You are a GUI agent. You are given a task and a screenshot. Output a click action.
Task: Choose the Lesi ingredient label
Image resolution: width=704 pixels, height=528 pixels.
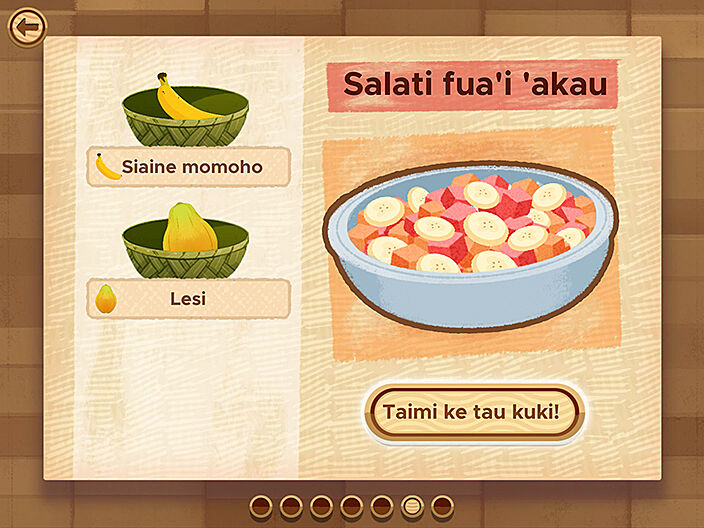click(188, 298)
